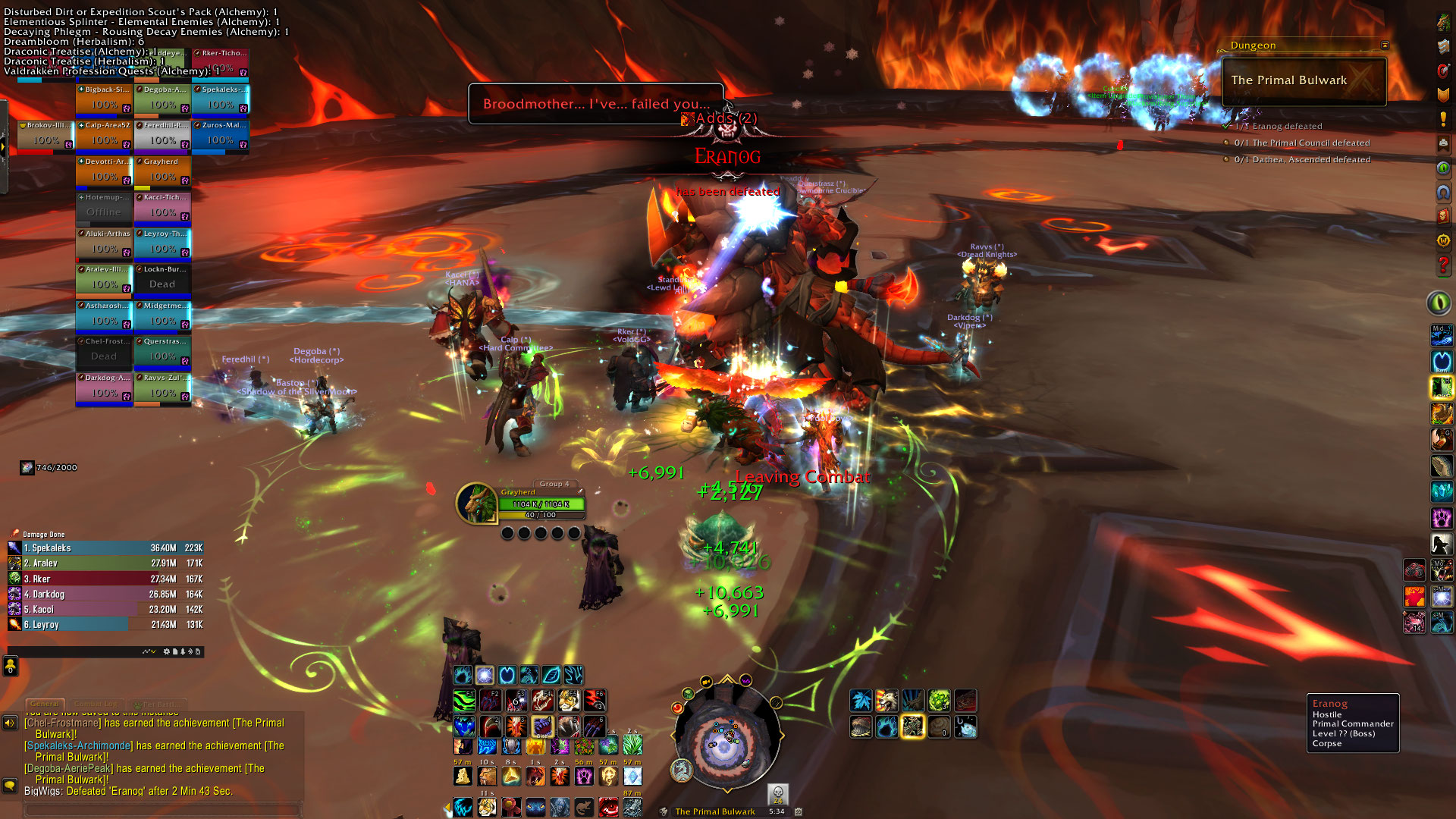
Task: Toggle the minimap tracking camera icon
Action: (706, 682)
